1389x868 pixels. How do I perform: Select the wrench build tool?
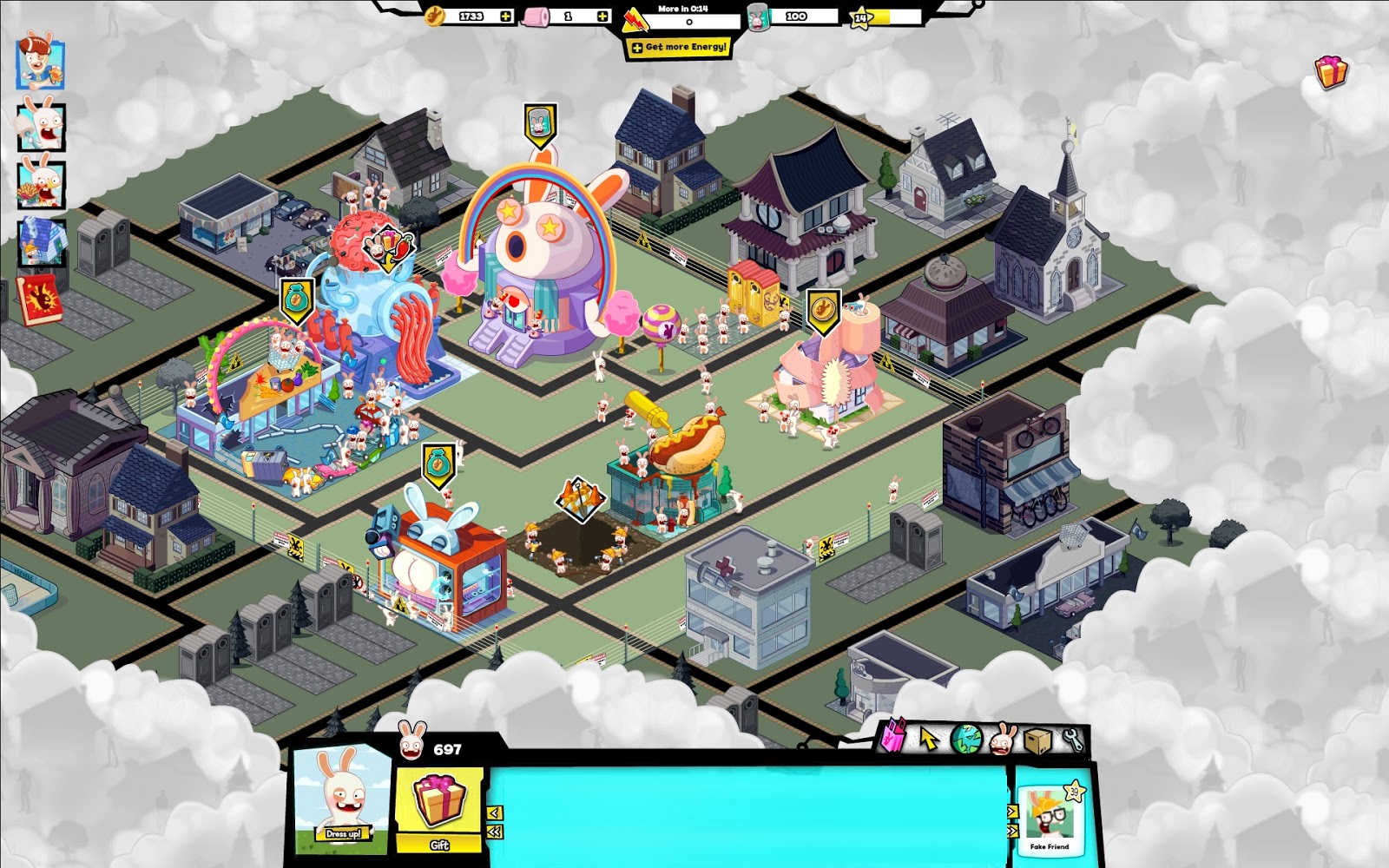(x=1071, y=739)
